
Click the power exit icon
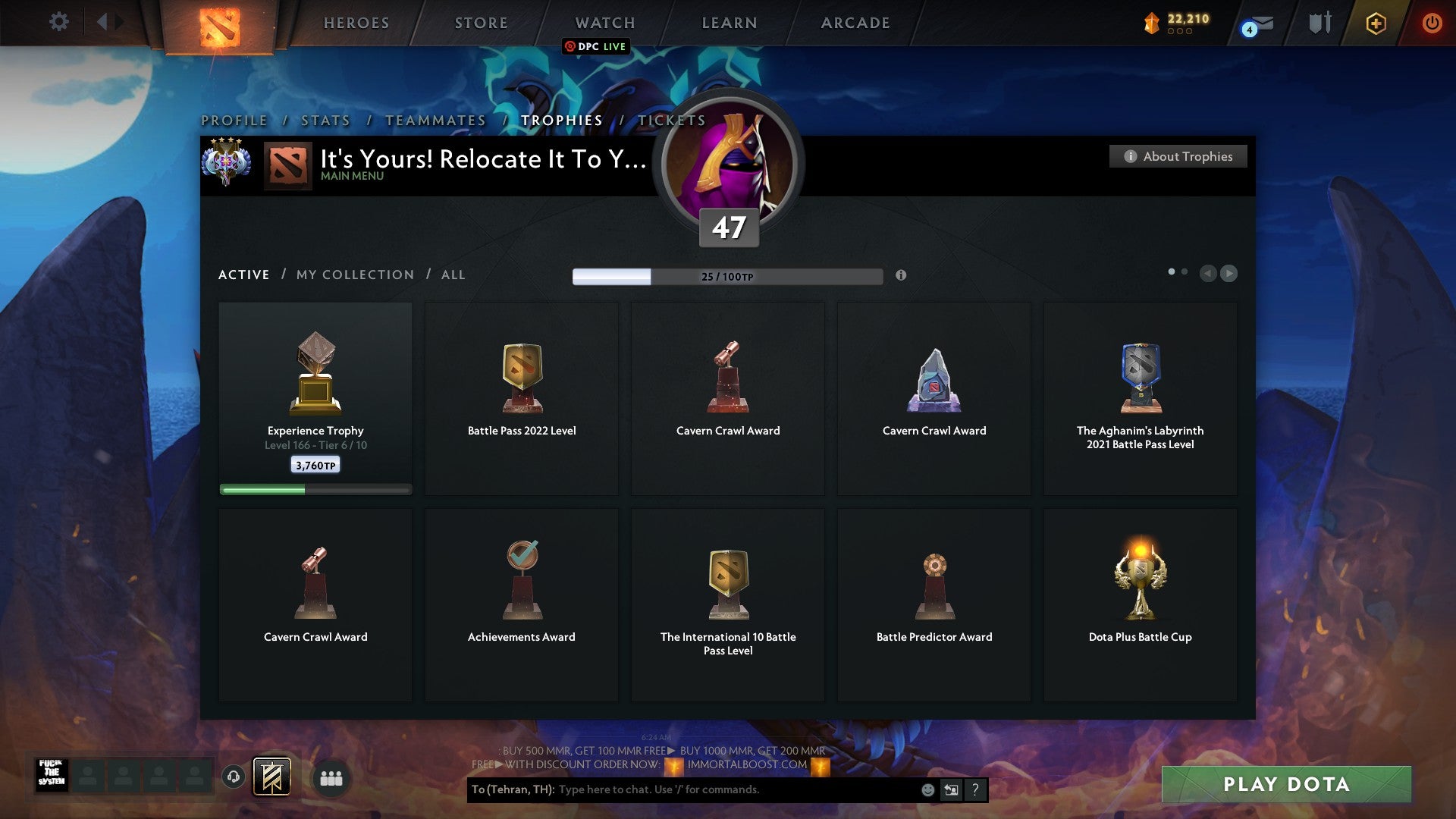coord(1432,23)
